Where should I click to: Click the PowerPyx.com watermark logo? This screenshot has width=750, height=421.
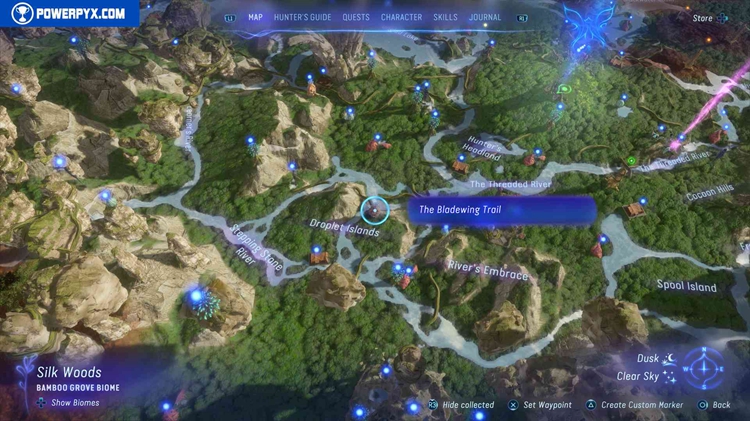tap(70, 13)
